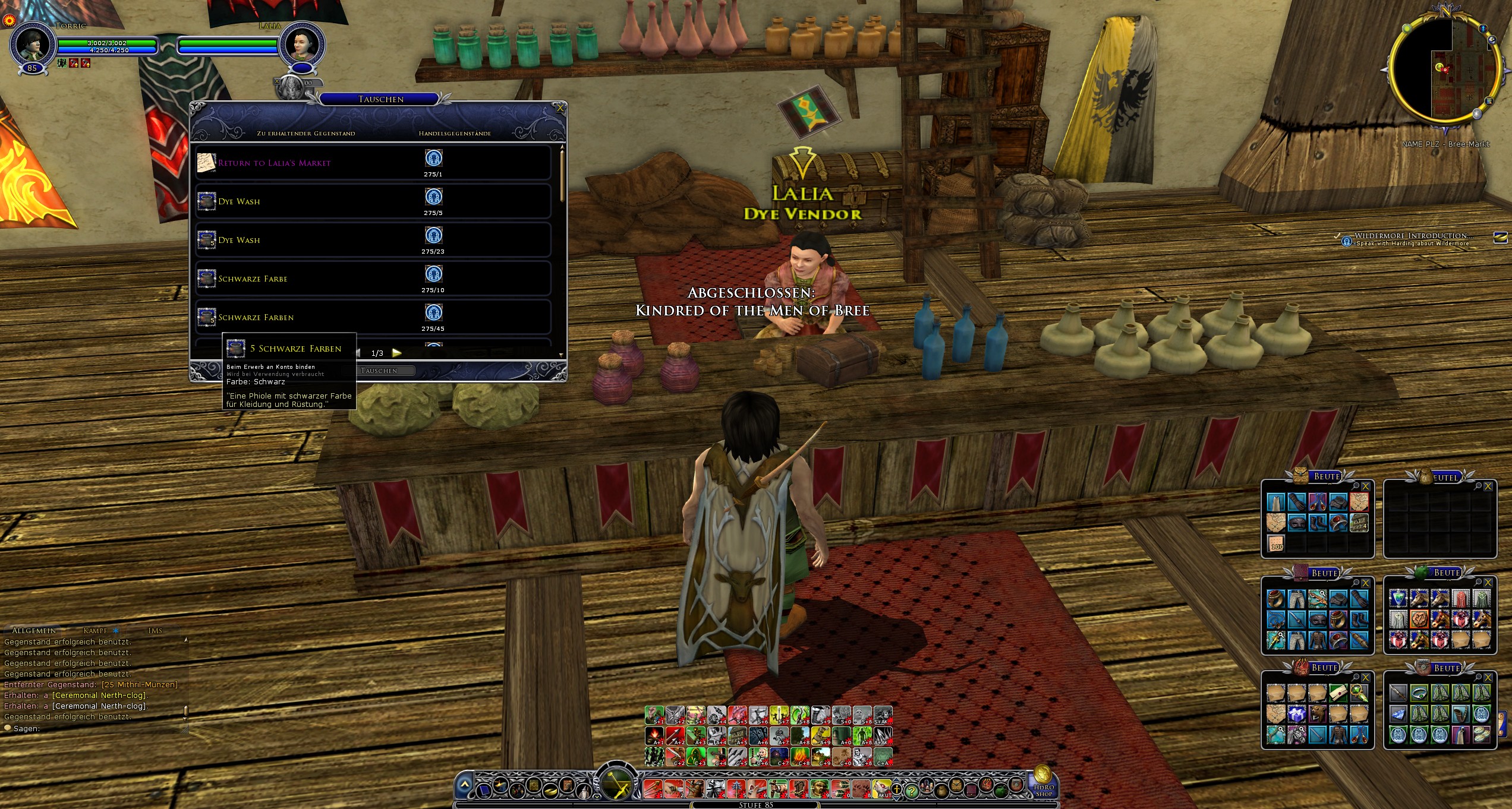Expand the main menu up-arrow button
The height and width of the screenshot is (809, 1512).
[x=465, y=785]
